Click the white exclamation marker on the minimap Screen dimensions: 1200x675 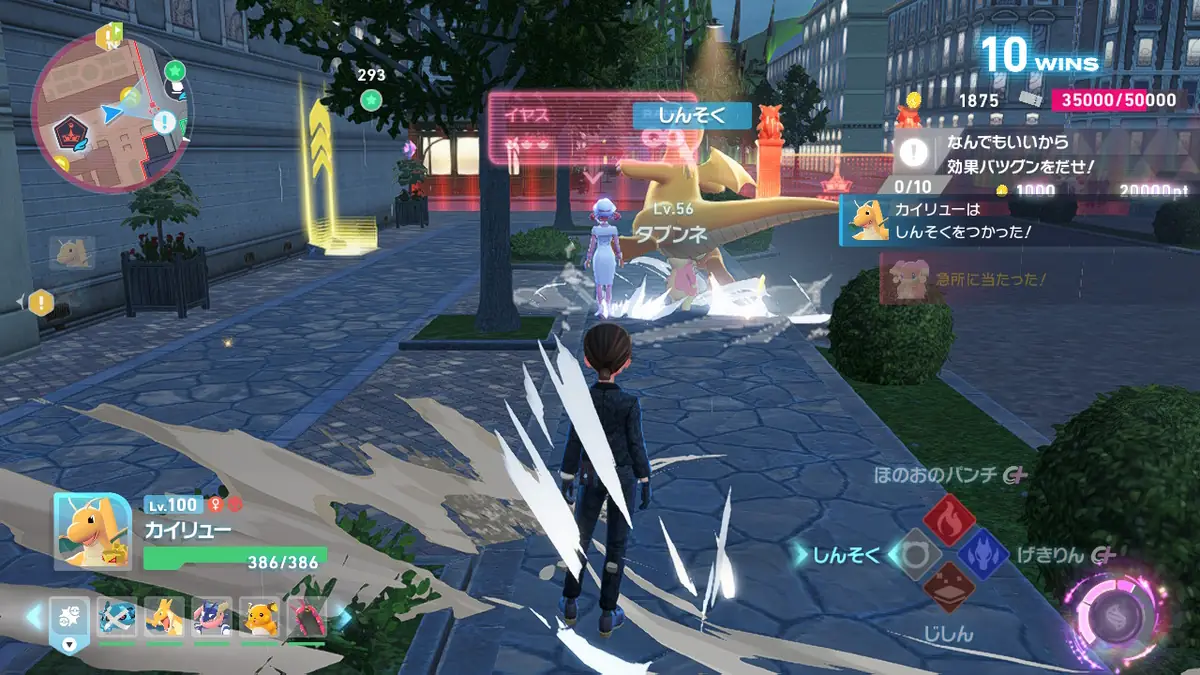(165, 123)
